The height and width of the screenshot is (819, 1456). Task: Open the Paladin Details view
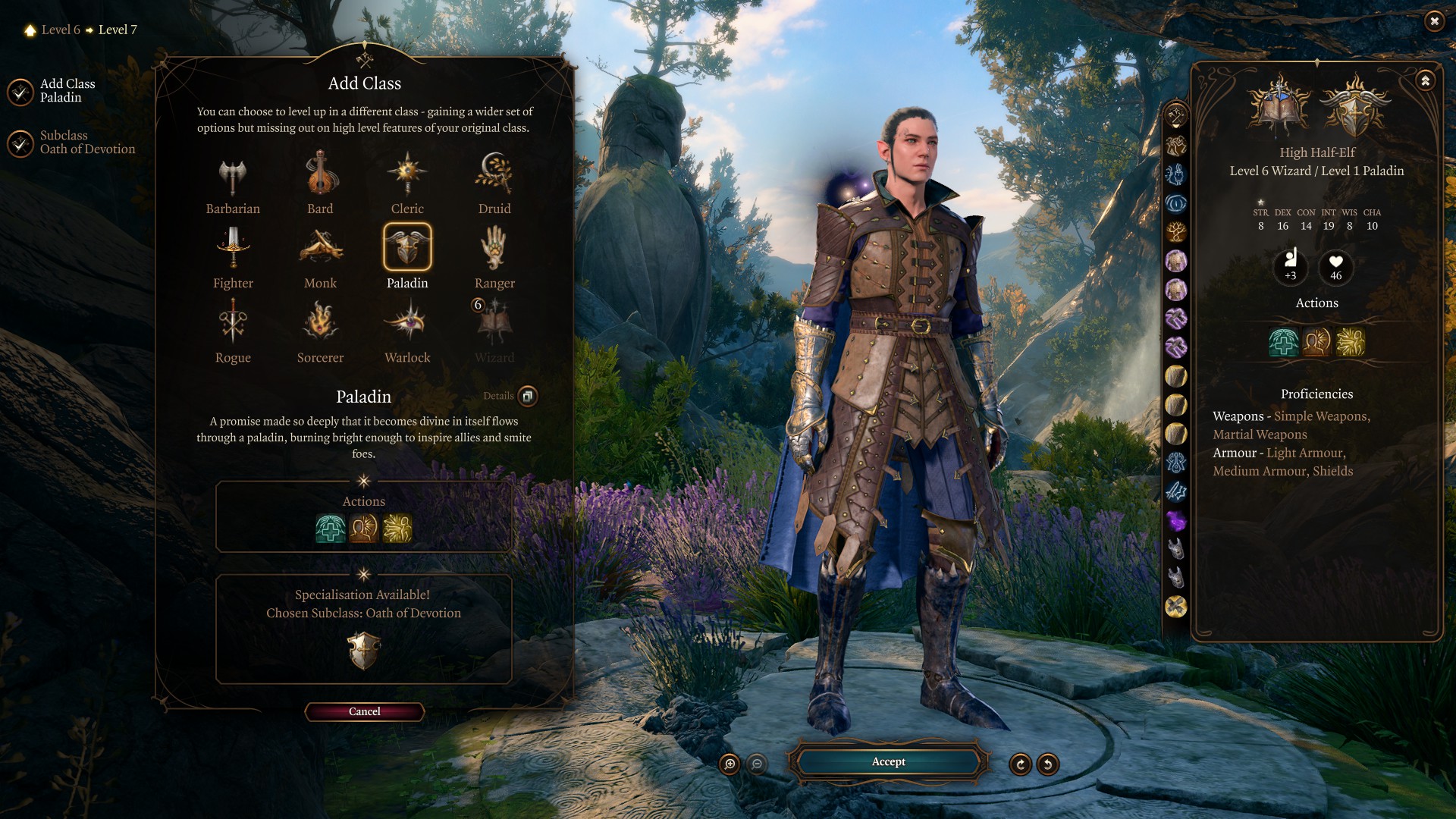(x=528, y=396)
